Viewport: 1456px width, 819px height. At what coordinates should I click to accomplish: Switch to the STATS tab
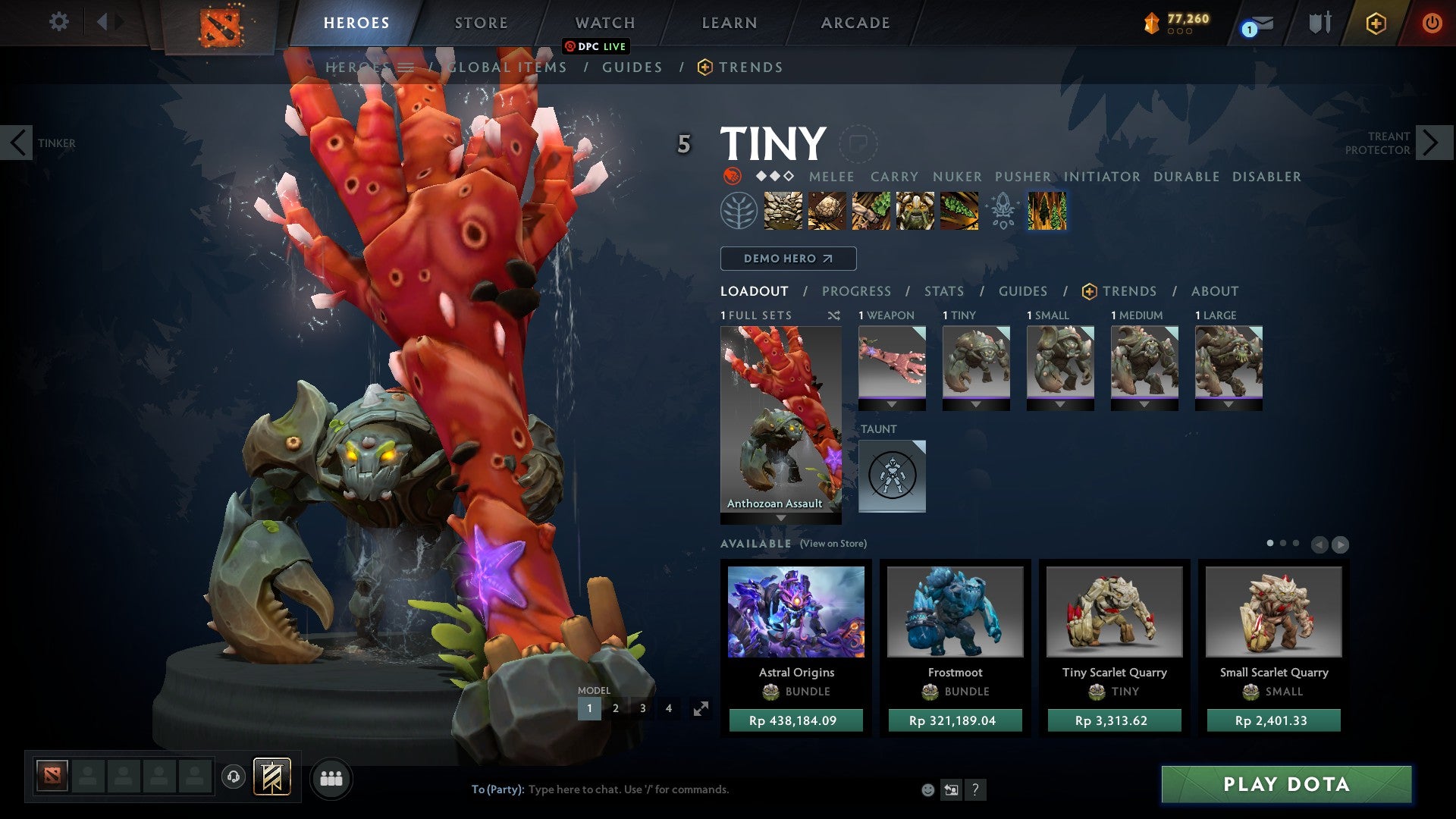[x=943, y=290]
